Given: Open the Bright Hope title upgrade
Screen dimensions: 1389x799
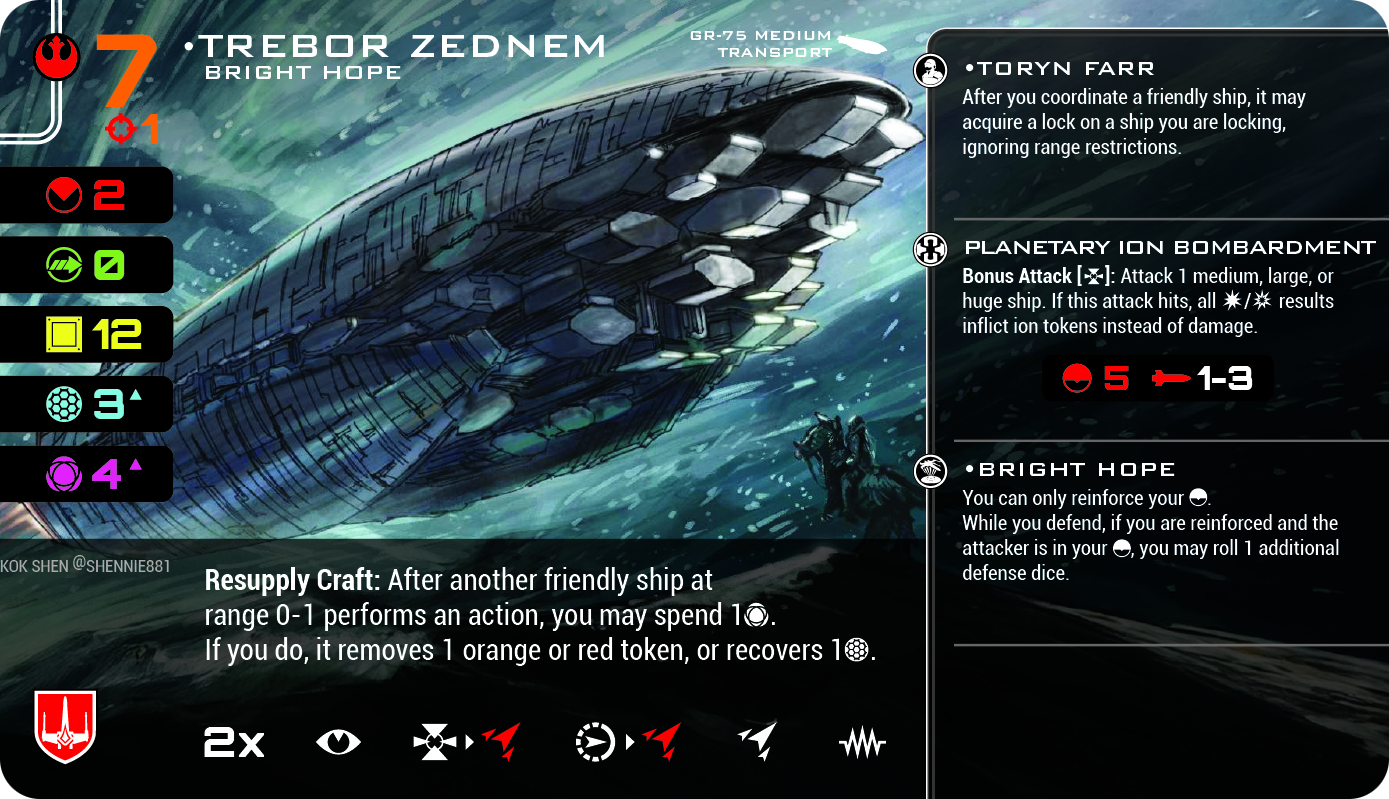Looking at the screenshot, I should (1068, 469).
